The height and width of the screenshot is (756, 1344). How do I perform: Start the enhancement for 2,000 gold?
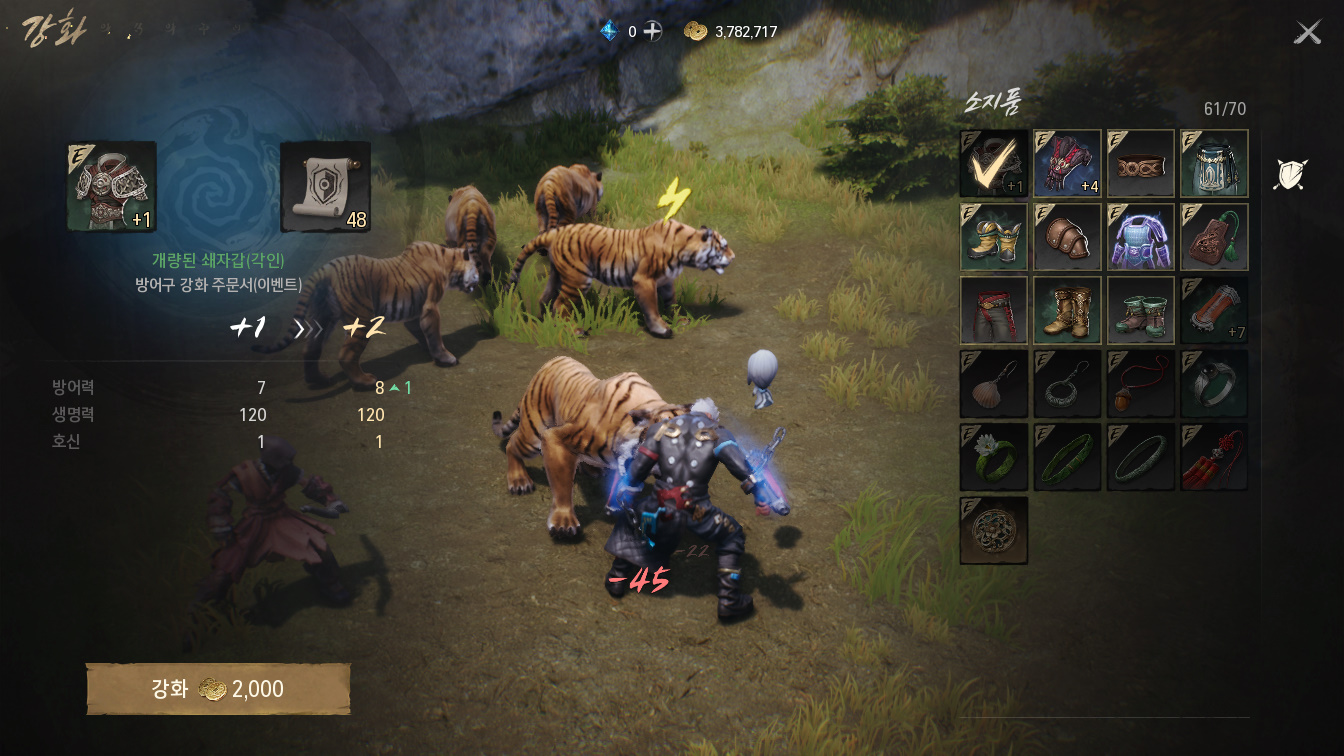tap(218, 689)
